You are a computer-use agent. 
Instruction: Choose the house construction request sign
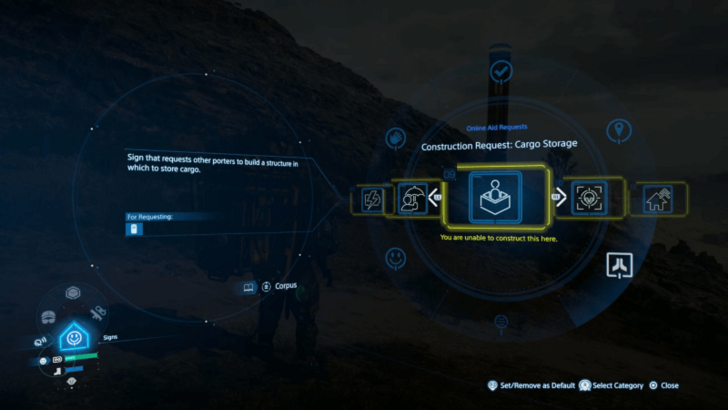tap(657, 198)
